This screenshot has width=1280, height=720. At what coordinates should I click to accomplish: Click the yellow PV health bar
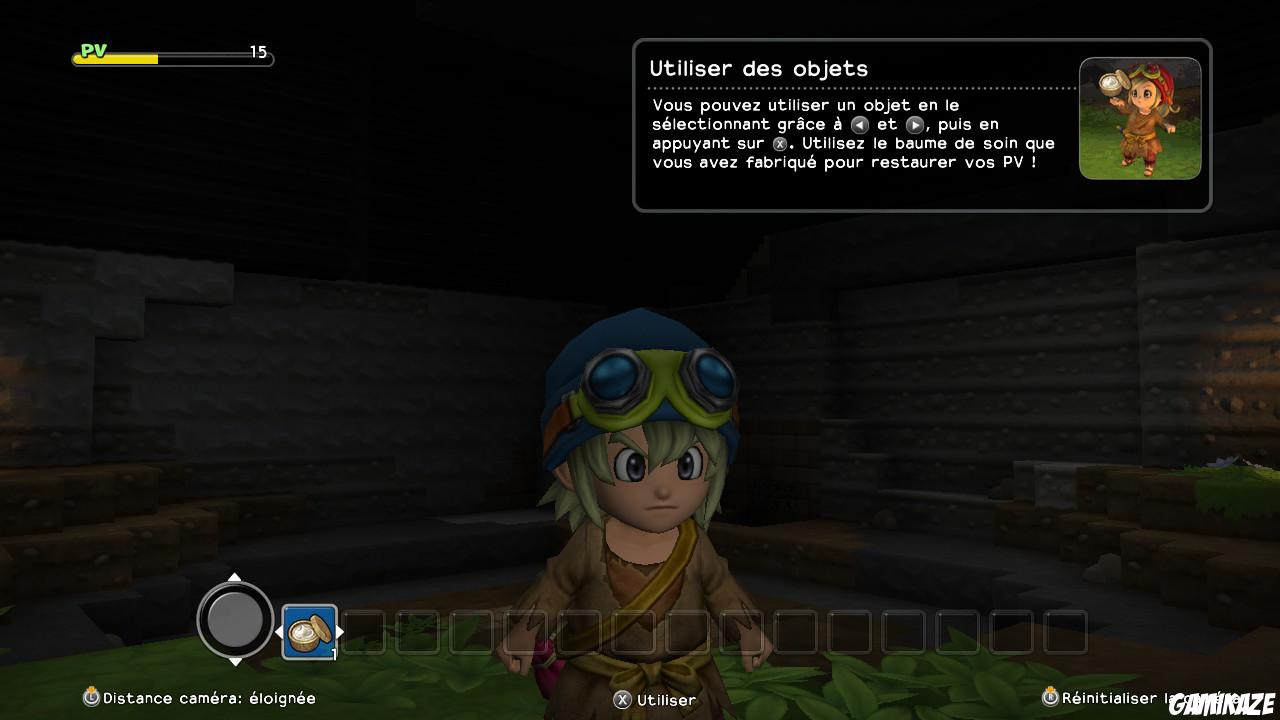click(115, 58)
